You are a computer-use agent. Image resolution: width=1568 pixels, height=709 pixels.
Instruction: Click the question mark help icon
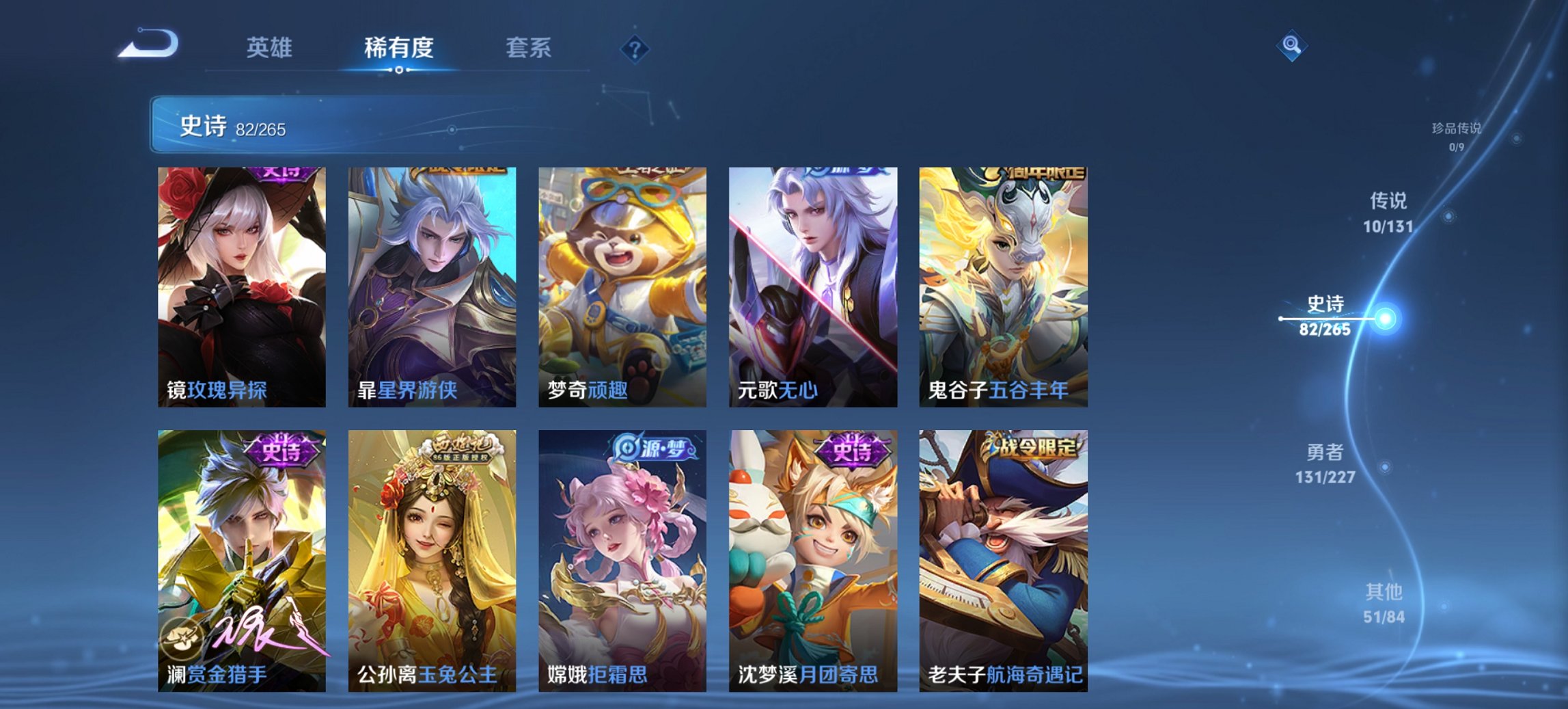[x=635, y=48]
